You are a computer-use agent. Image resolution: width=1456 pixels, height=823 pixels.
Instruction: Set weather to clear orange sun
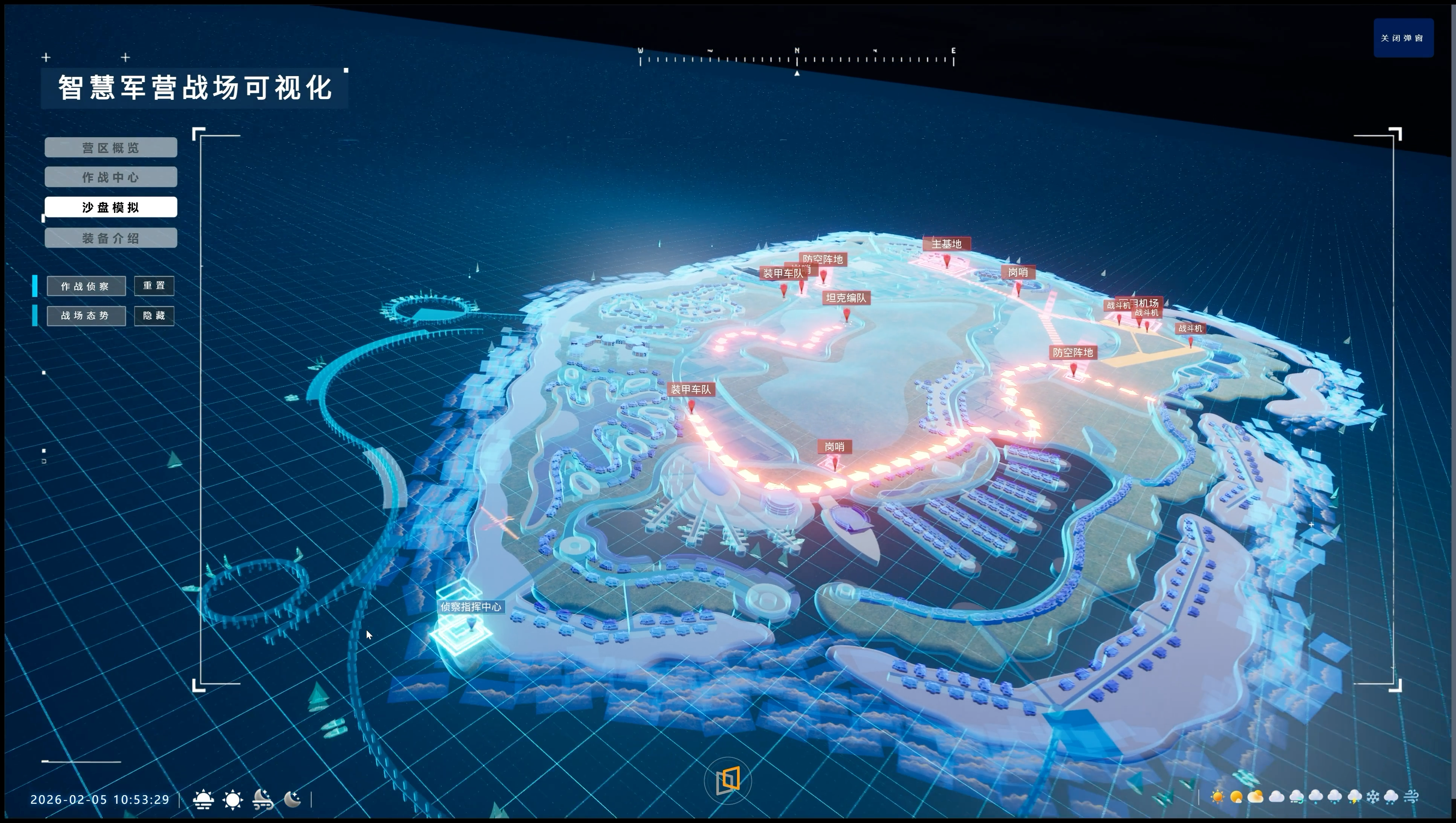[x=1217, y=797]
